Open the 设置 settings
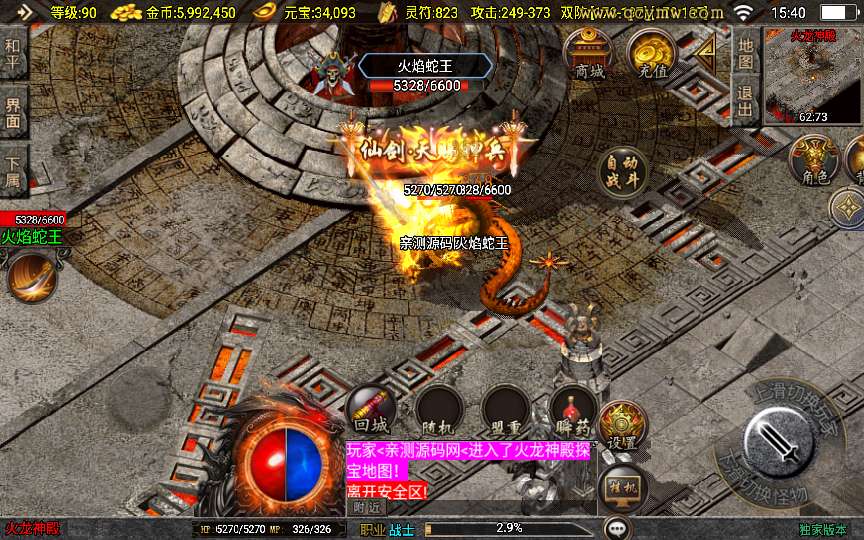The image size is (864, 540). tap(622, 426)
